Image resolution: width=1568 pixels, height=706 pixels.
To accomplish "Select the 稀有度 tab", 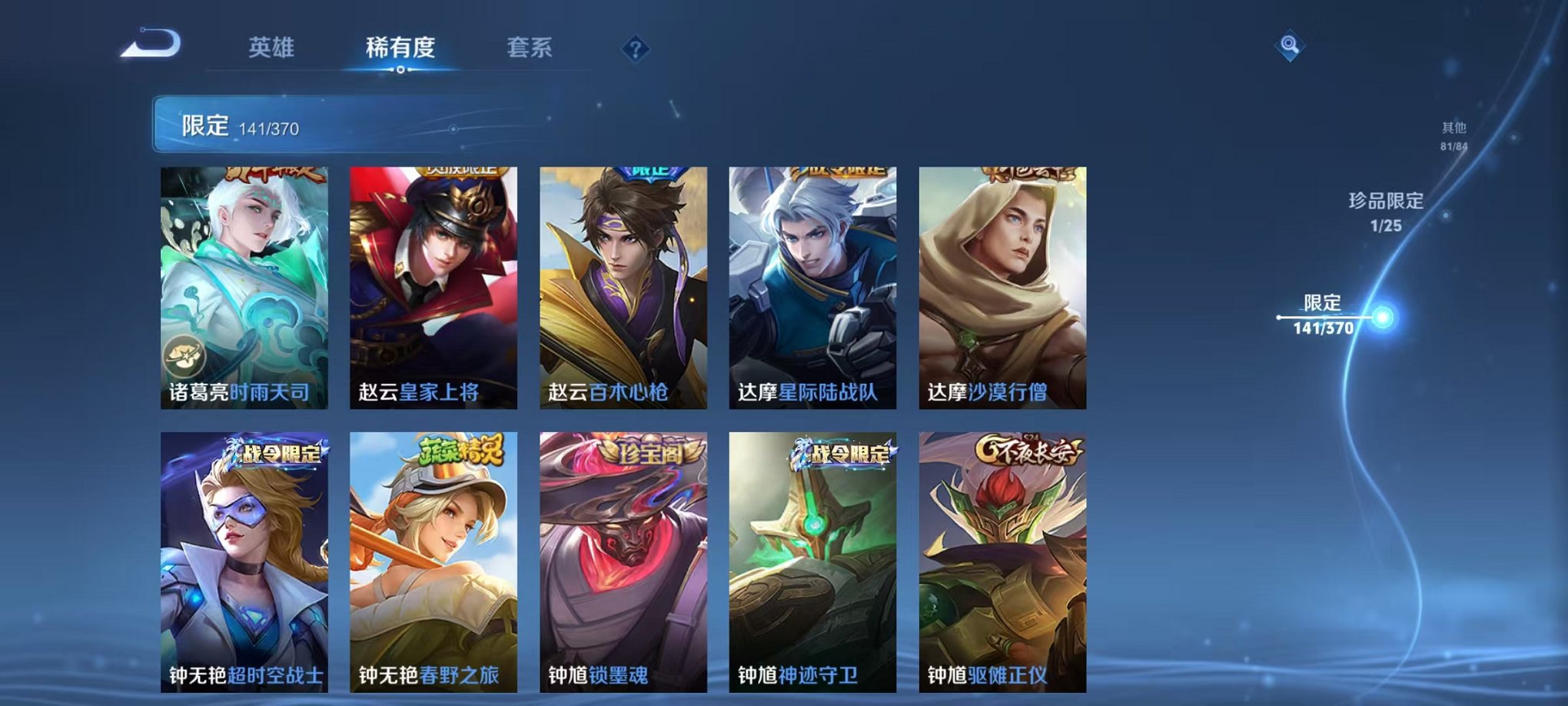I will click(402, 46).
